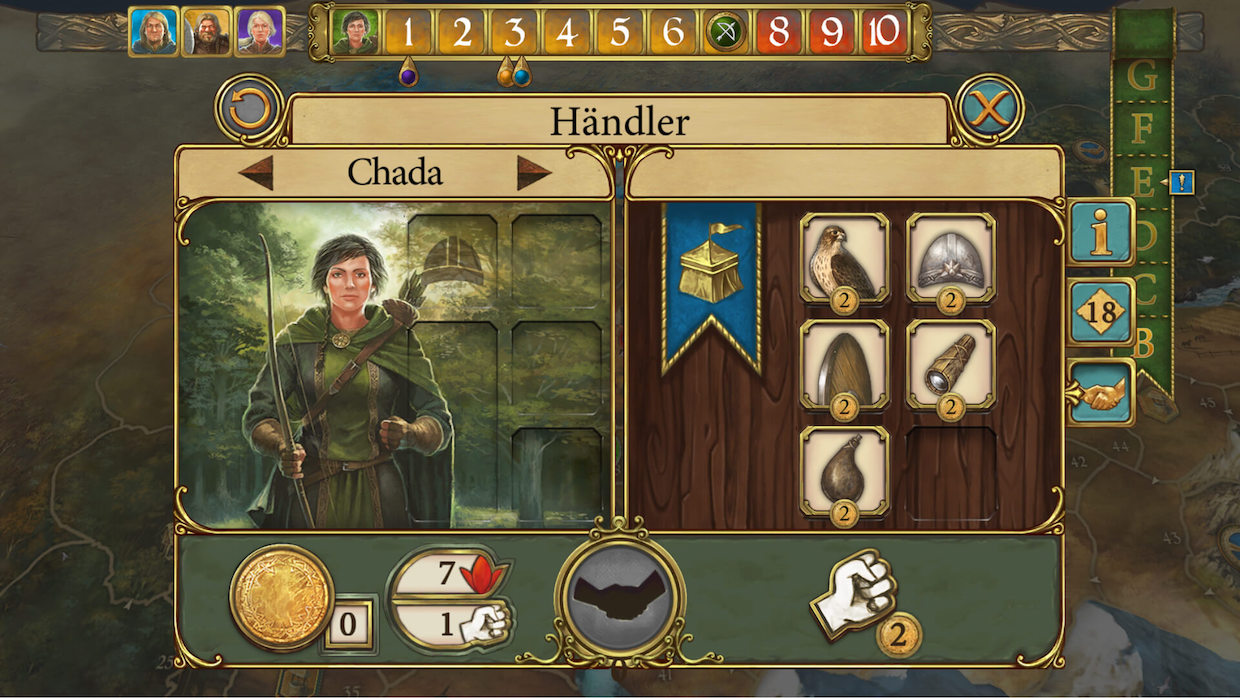Select the white-haired hero portrait at top
This screenshot has width=1240, height=698.
259,32
